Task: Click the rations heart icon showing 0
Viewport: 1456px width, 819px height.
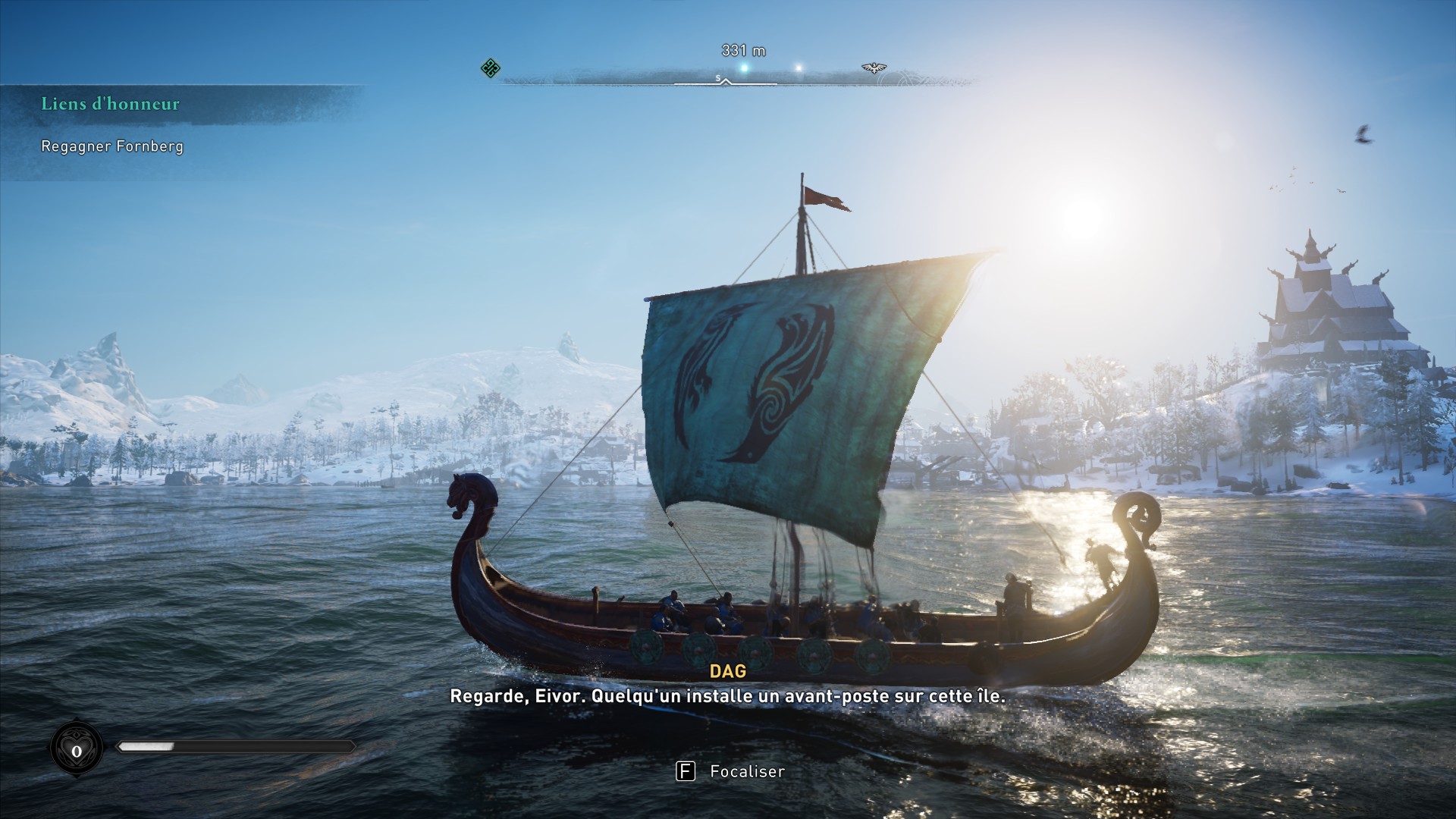Action: 77,750
